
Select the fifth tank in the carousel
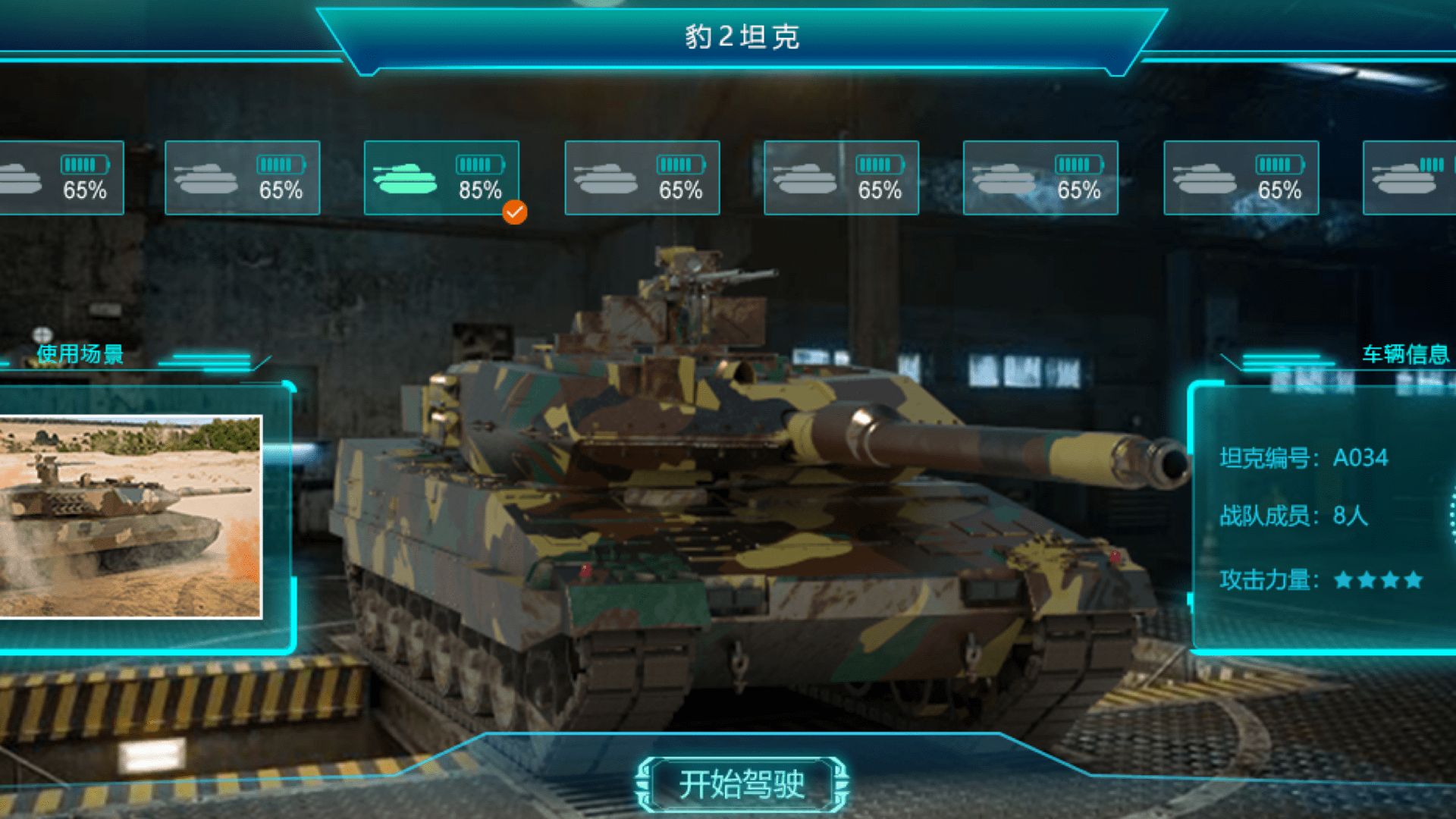(842, 178)
